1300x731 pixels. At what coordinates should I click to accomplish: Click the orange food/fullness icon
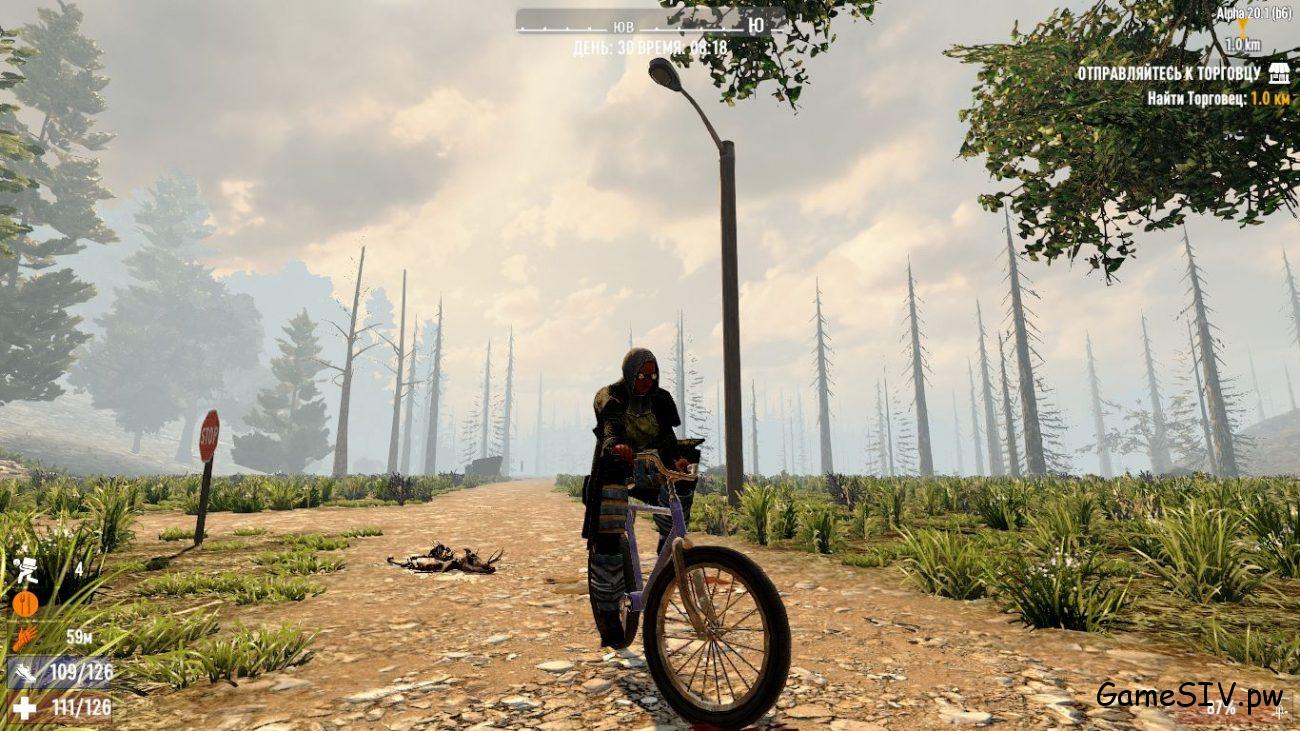[x=24, y=604]
